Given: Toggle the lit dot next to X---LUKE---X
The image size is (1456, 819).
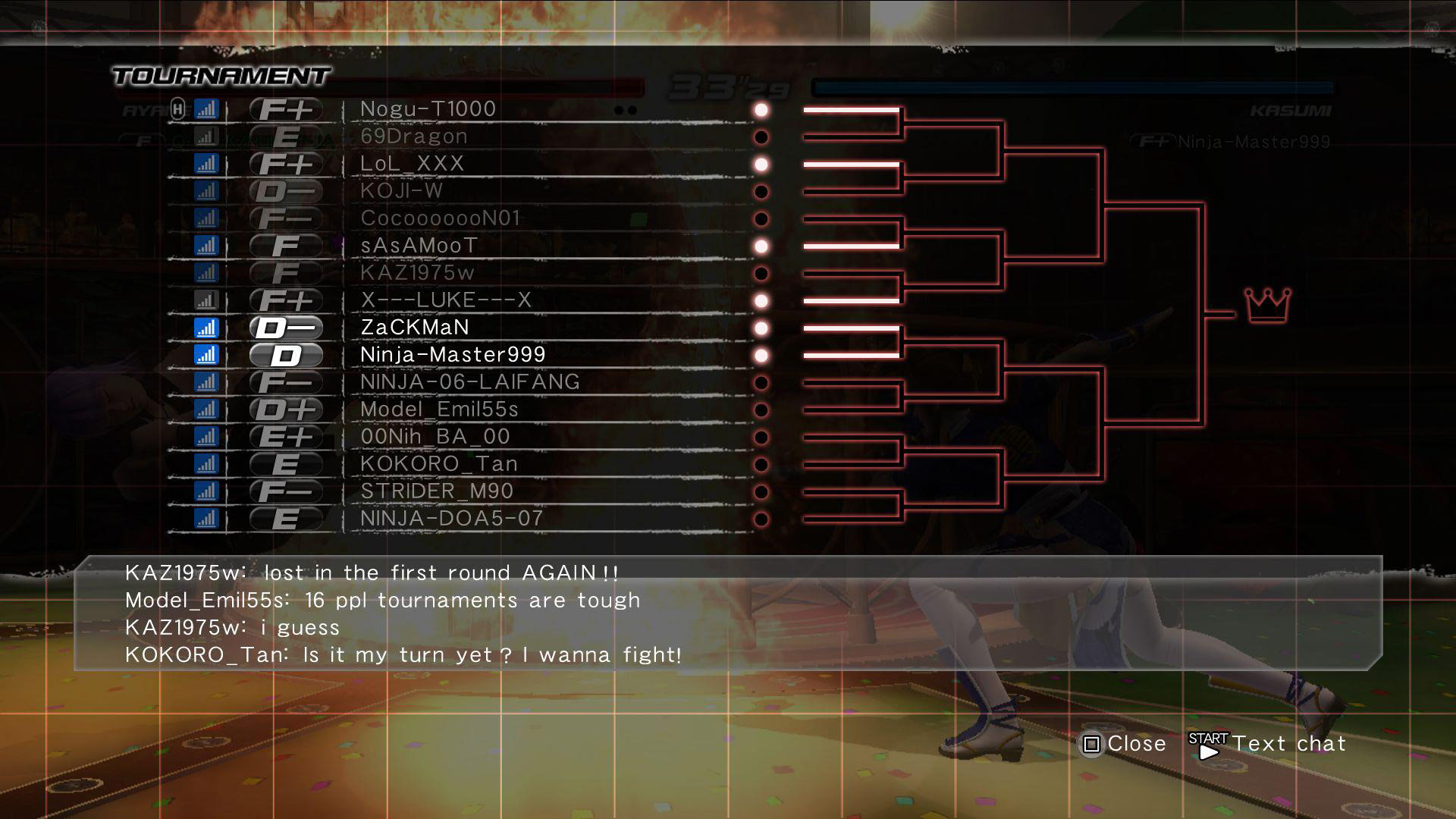Looking at the screenshot, I should [x=761, y=300].
